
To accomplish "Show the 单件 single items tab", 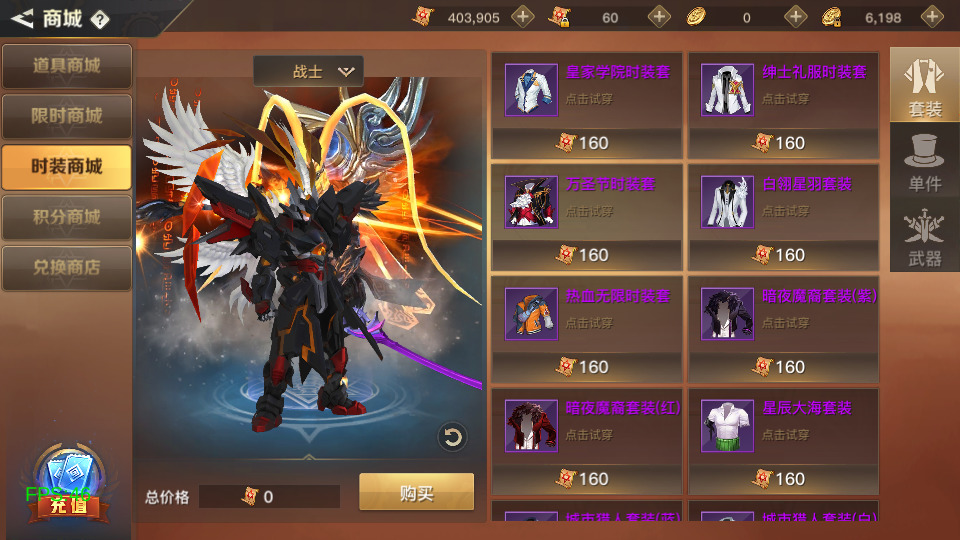I will pyautogui.click(x=924, y=160).
